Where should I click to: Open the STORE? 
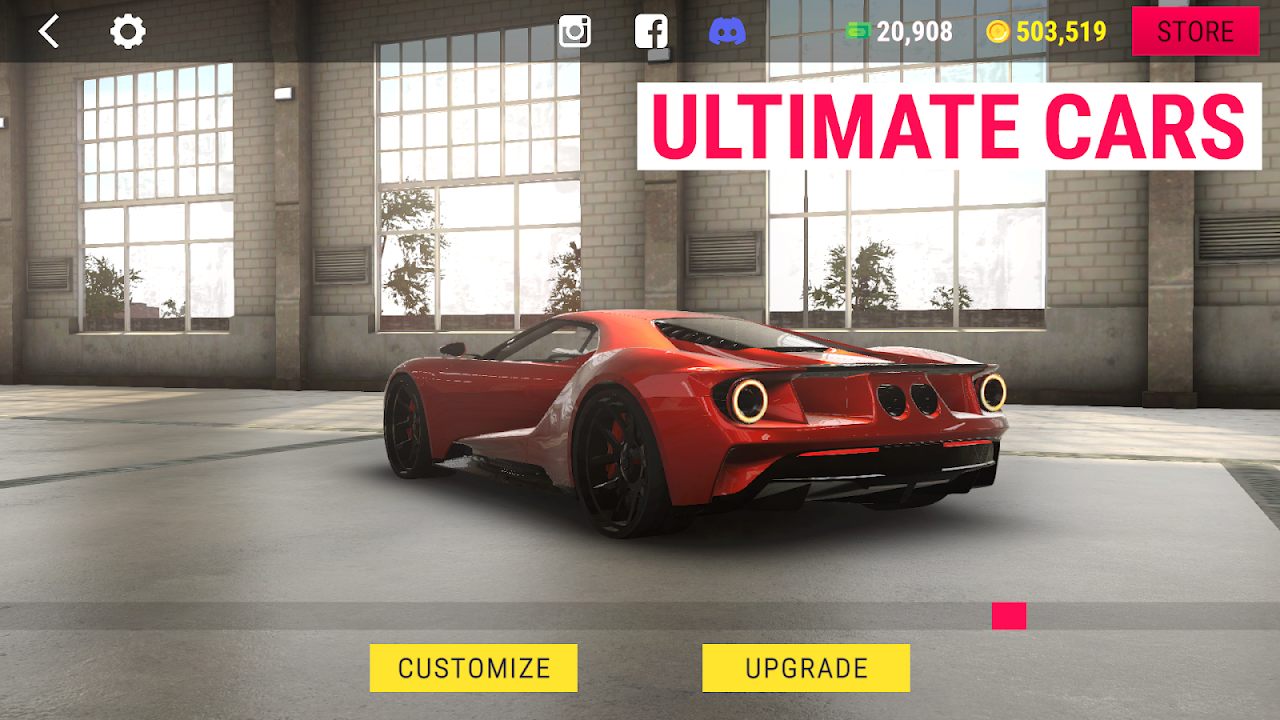[x=1194, y=31]
